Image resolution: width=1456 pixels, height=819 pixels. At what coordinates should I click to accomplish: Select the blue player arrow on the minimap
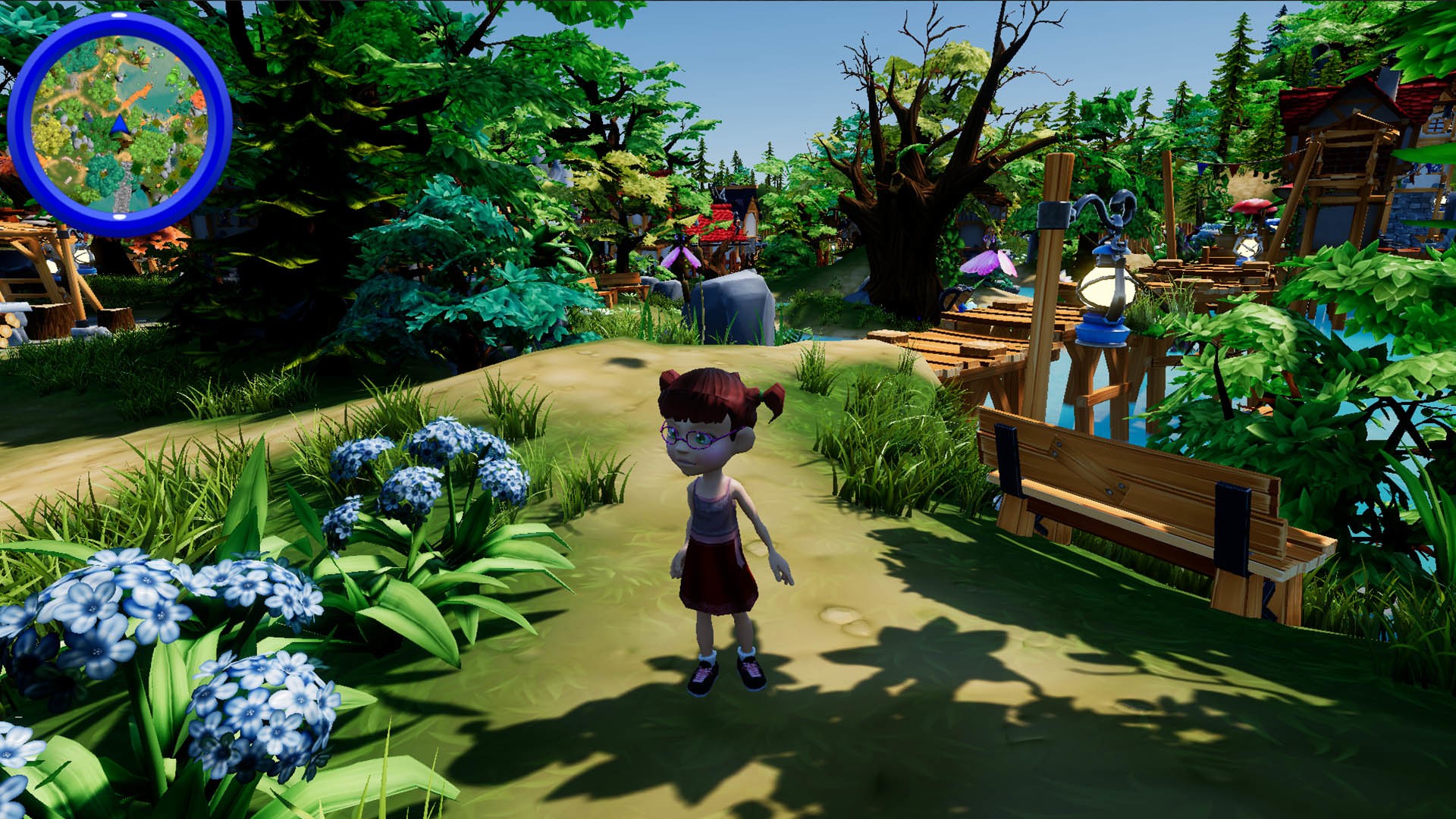click(x=119, y=124)
